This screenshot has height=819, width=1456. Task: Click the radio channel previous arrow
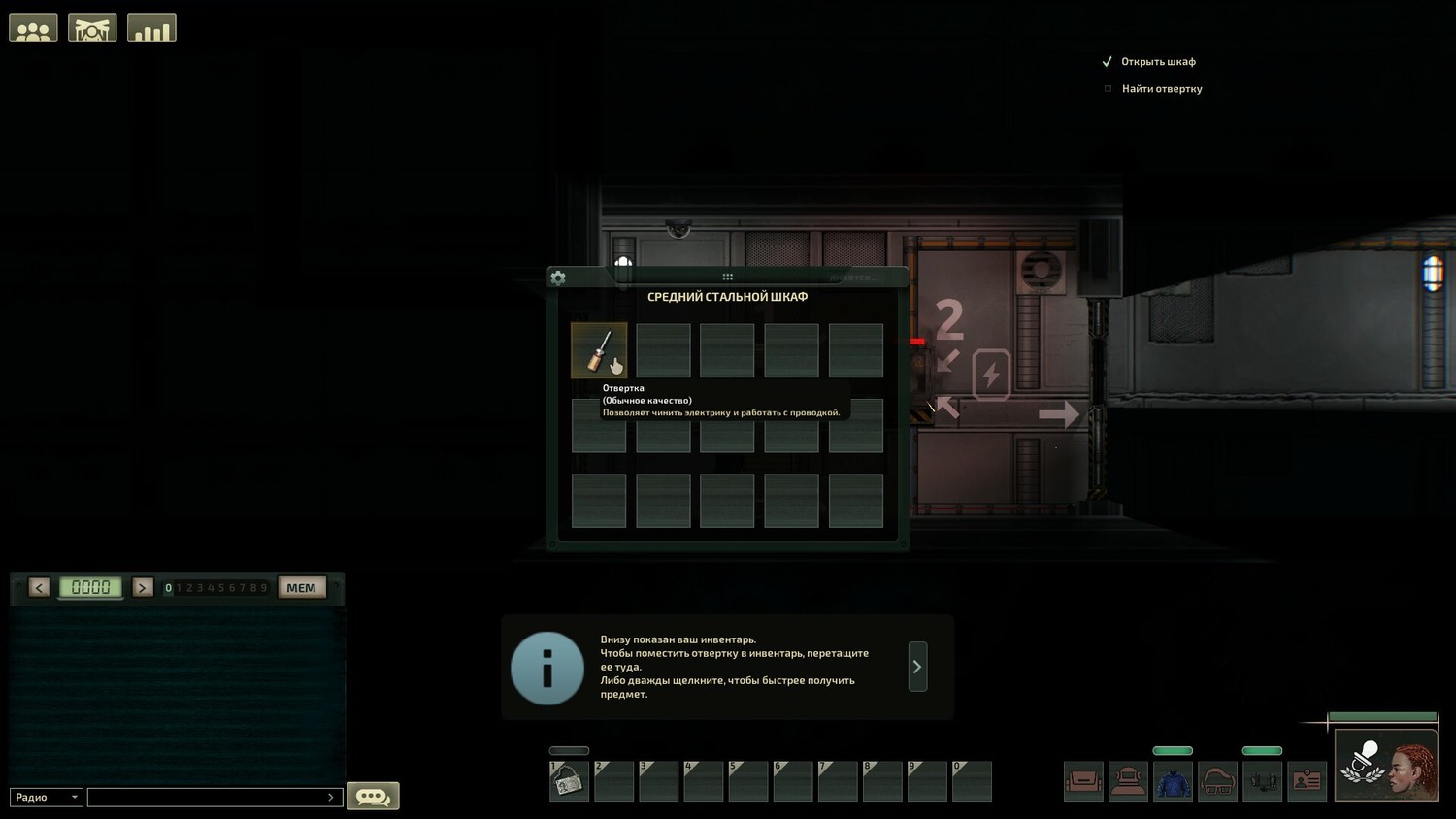(39, 587)
